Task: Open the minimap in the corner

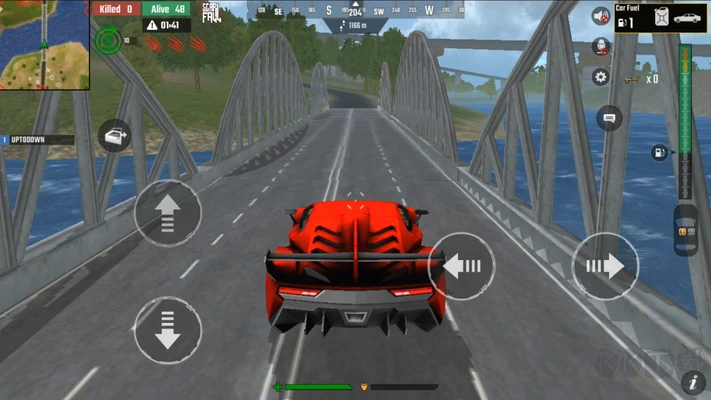Action: pyautogui.click(x=45, y=44)
